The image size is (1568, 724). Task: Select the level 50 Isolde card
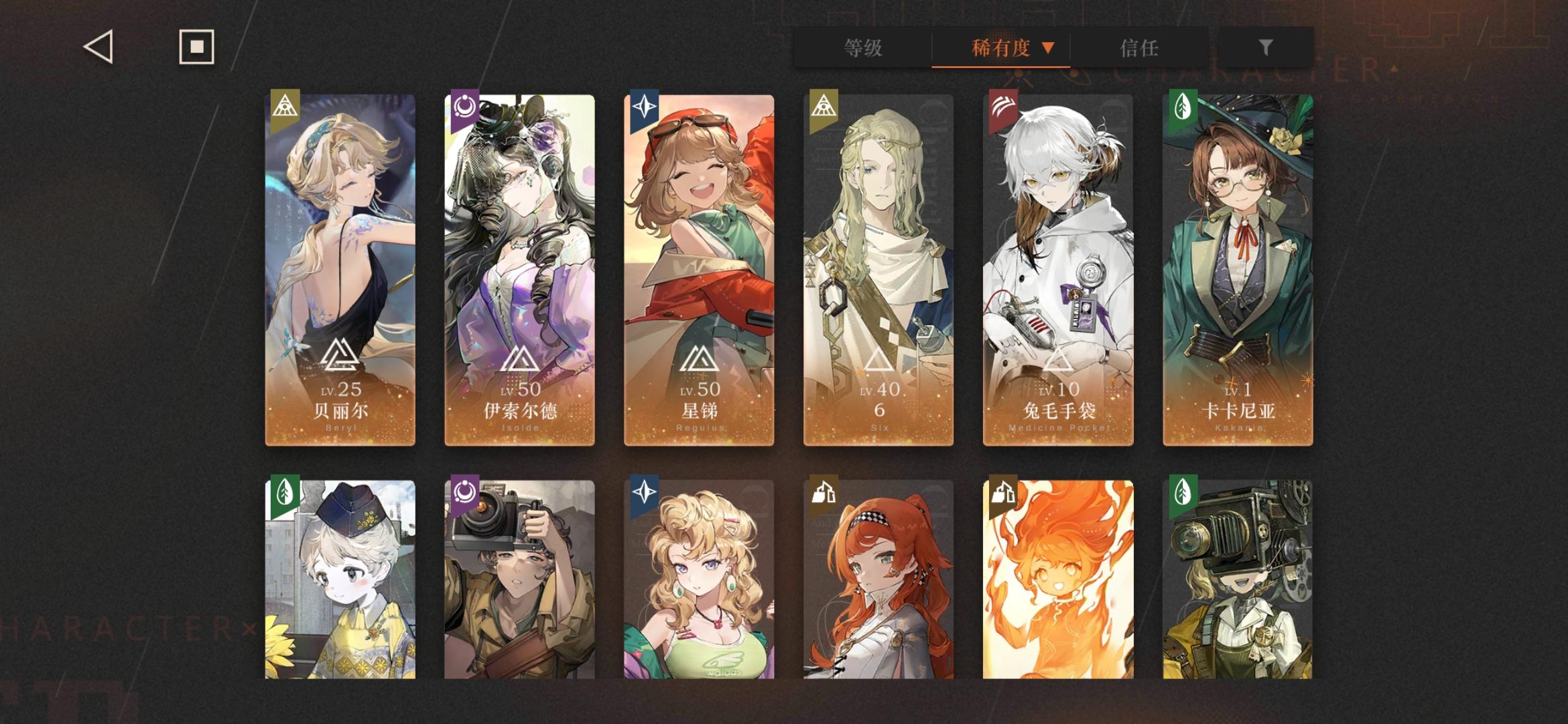(518, 268)
